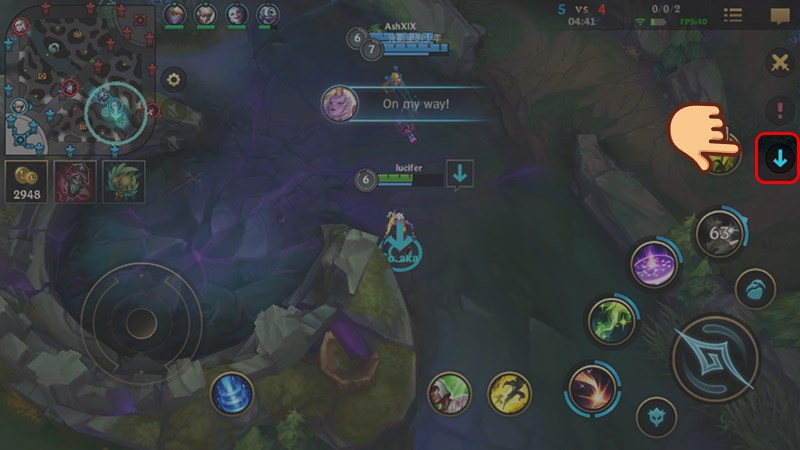Cast the green wind ability

(x=611, y=322)
